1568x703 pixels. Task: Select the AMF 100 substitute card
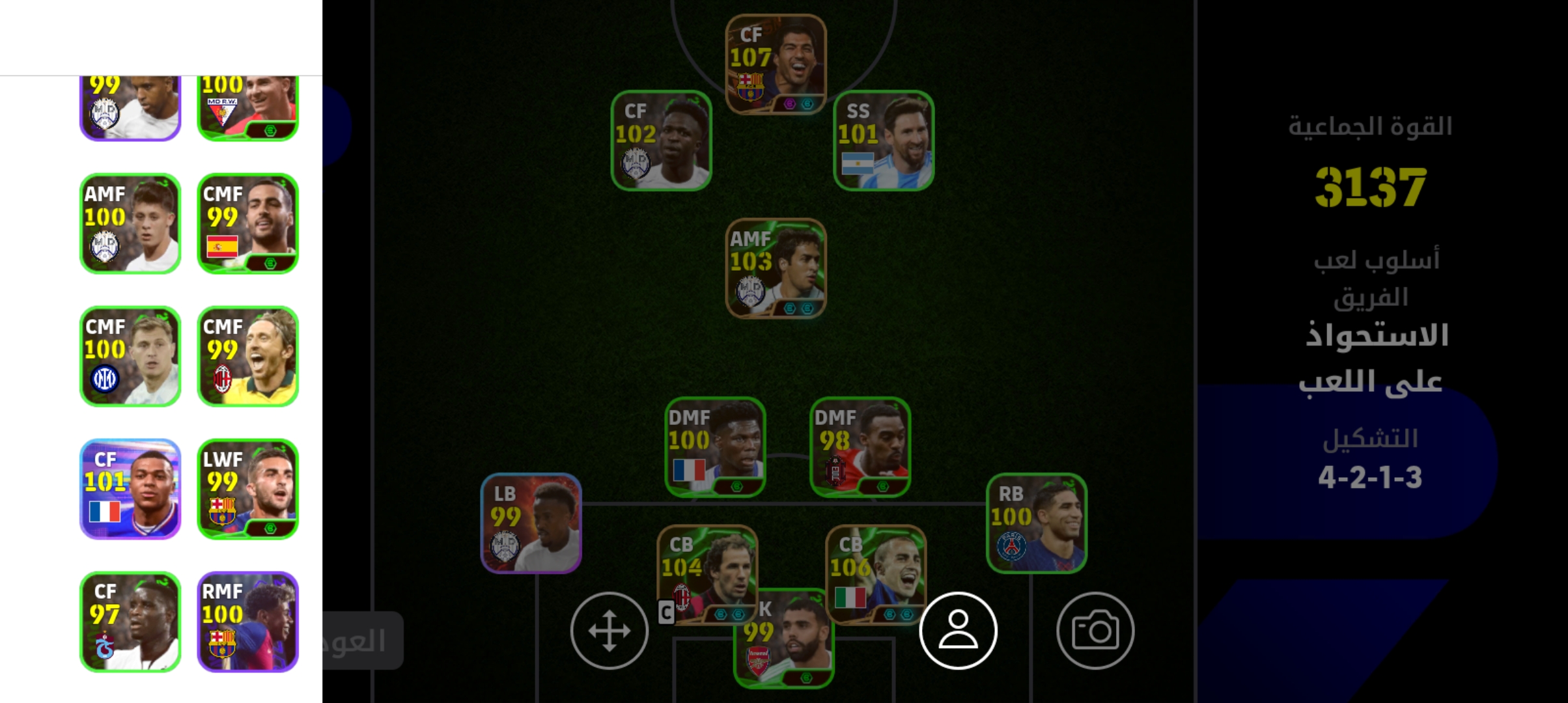click(x=130, y=223)
